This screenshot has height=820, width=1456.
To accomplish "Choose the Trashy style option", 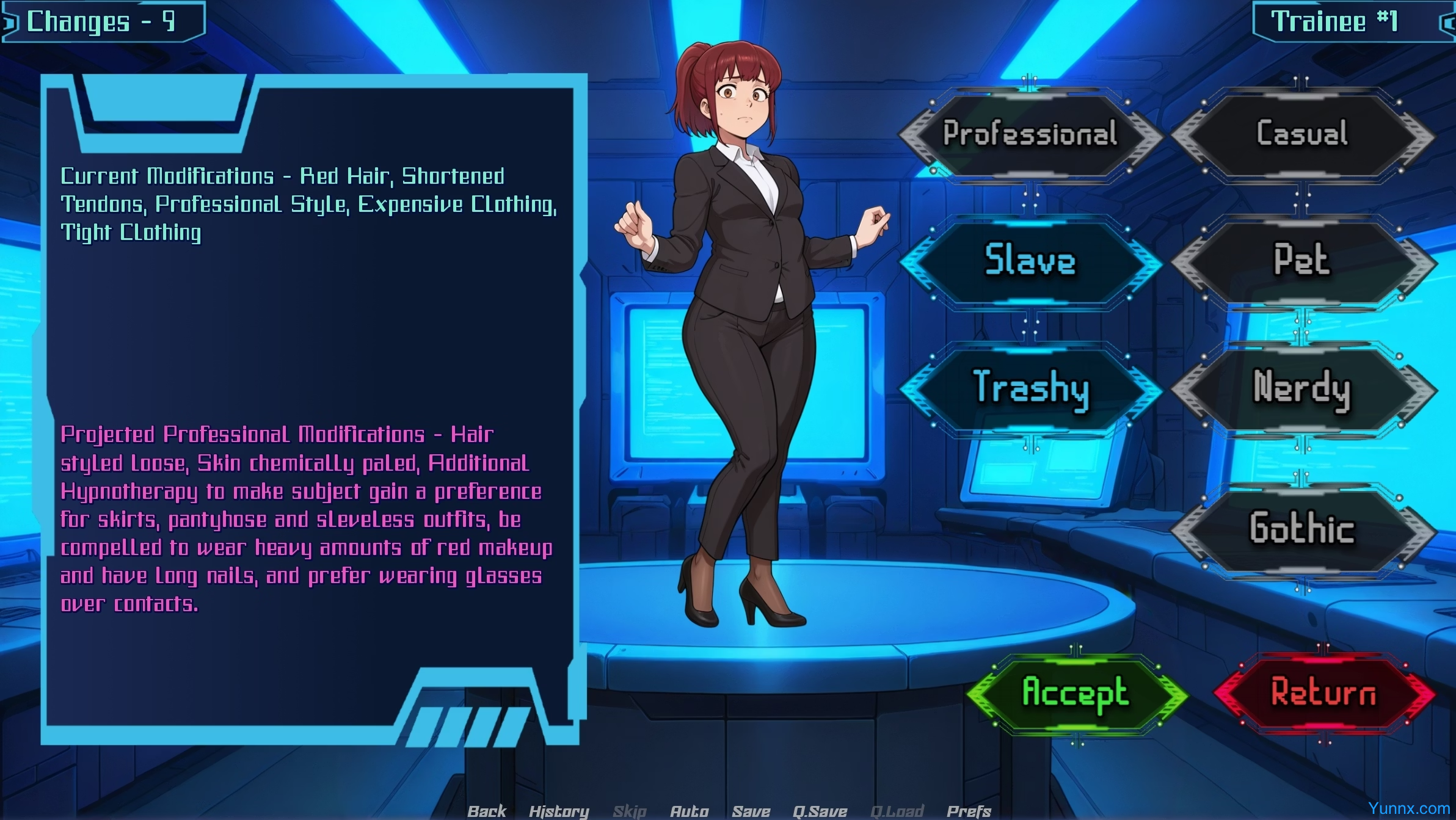I will pos(1030,388).
